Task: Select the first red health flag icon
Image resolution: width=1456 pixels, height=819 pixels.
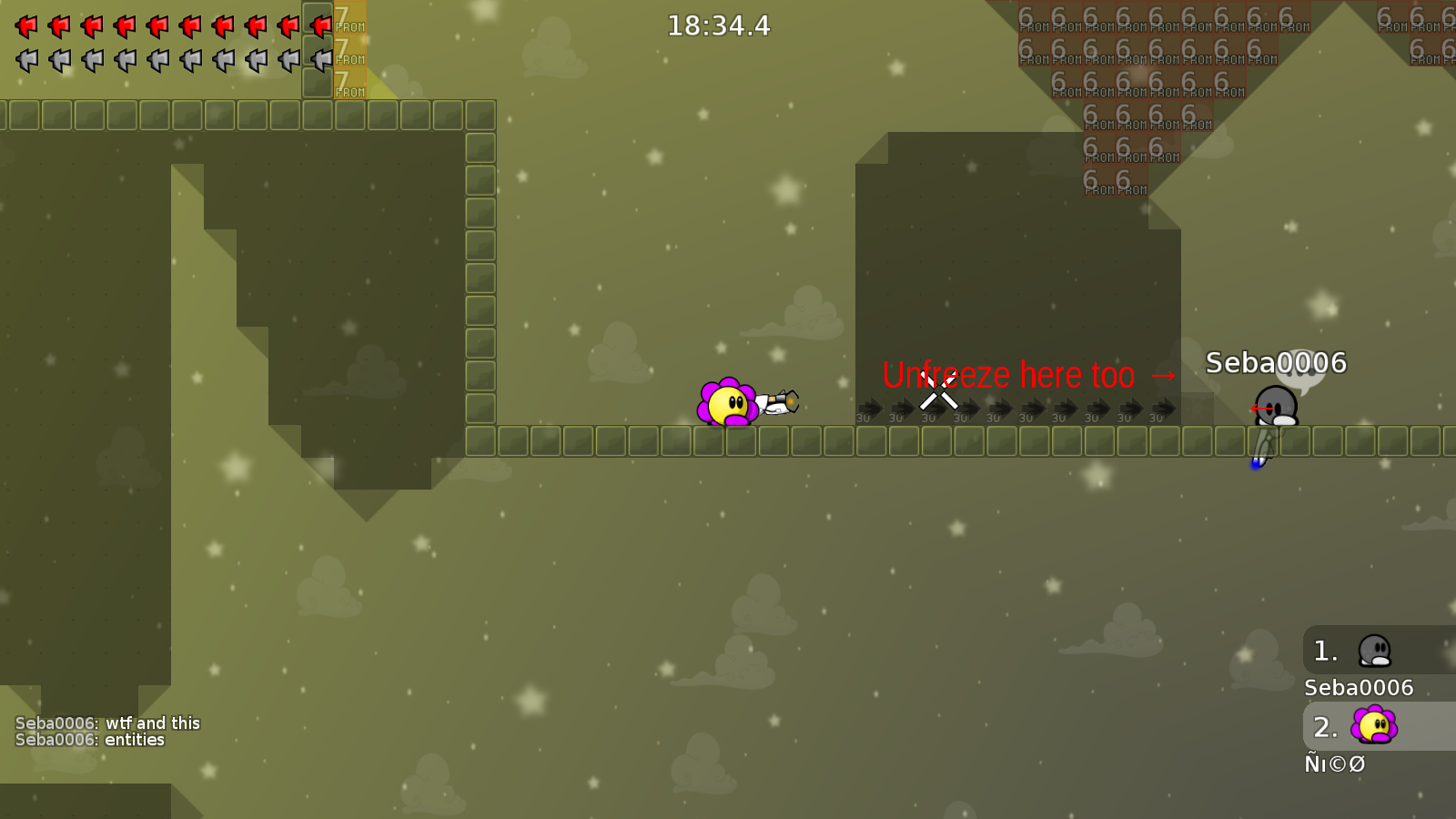Action: click(x=25, y=25)
